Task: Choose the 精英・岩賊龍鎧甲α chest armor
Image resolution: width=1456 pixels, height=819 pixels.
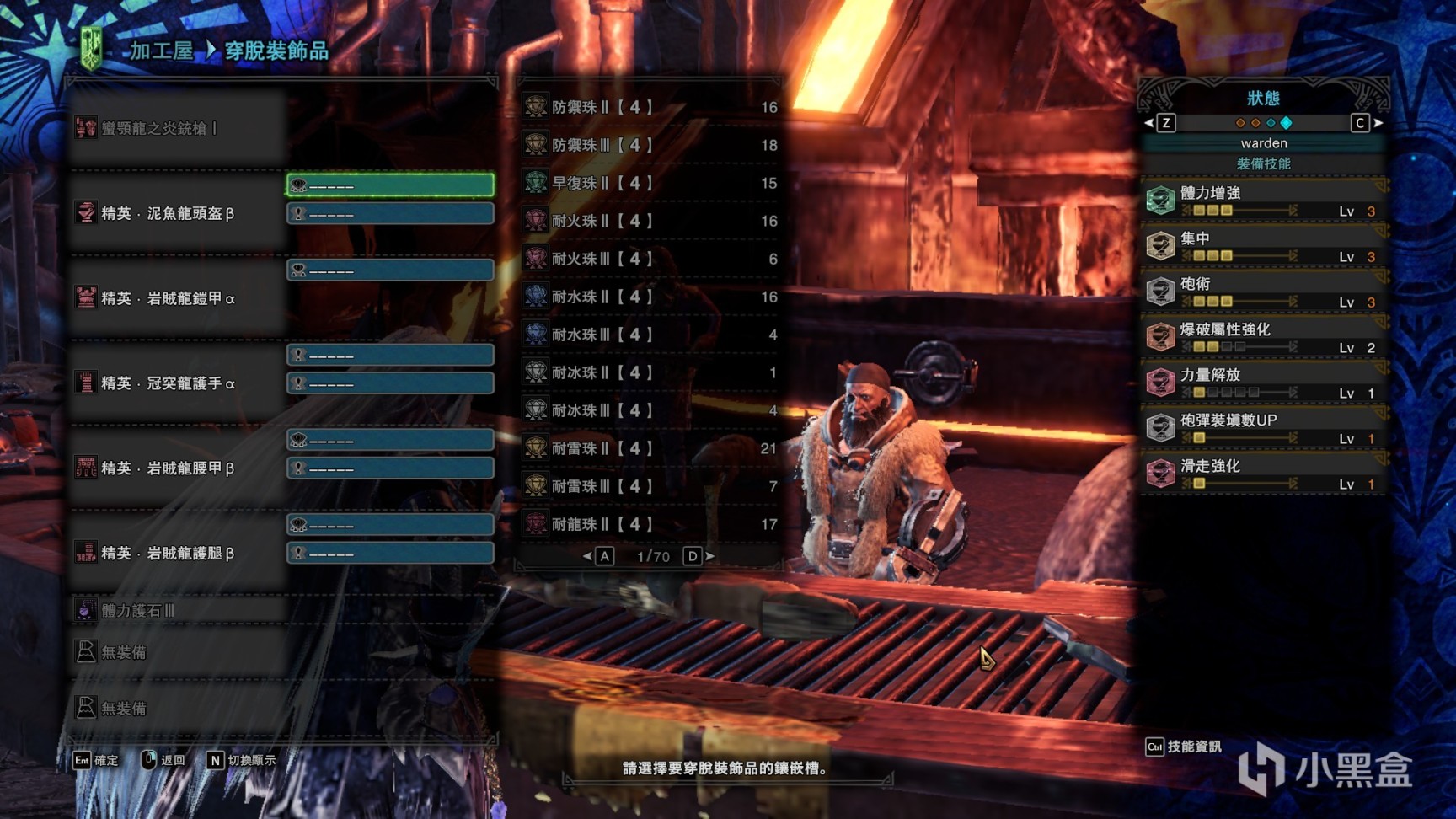Action: pos(167,298)
